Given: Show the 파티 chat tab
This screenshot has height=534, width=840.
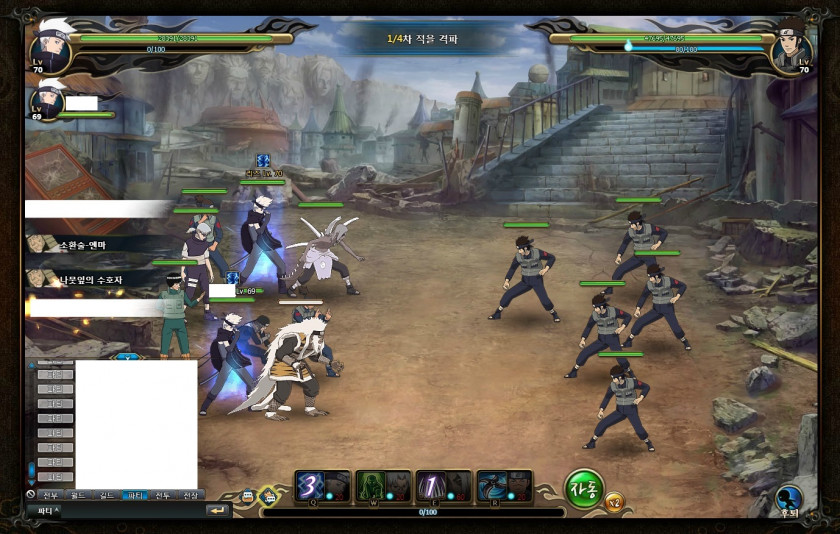Looking at the screenshot, I should click(x=134, y=495).
